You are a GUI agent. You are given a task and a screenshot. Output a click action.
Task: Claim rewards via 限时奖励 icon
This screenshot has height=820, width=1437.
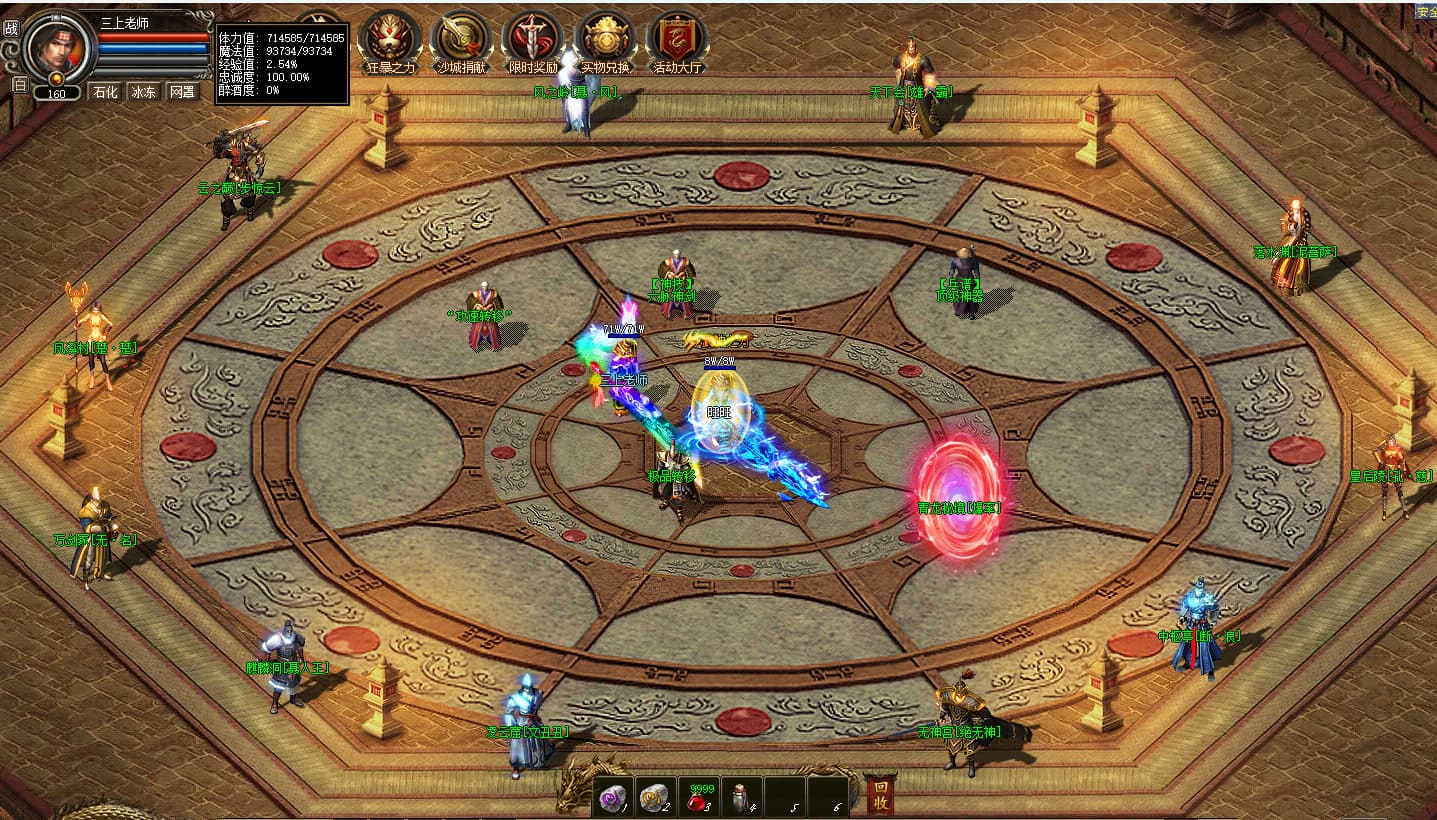click(x=533, y=40)
